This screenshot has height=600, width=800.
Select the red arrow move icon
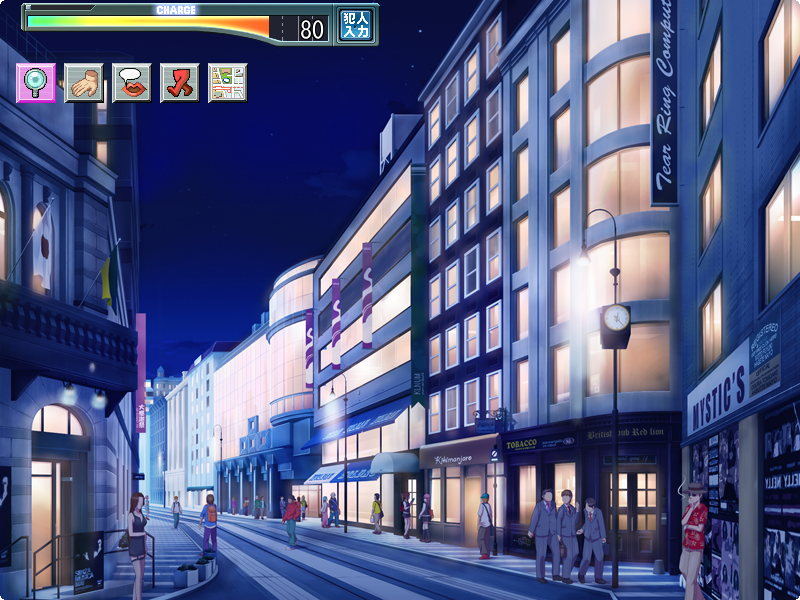[x=180, y=83]
